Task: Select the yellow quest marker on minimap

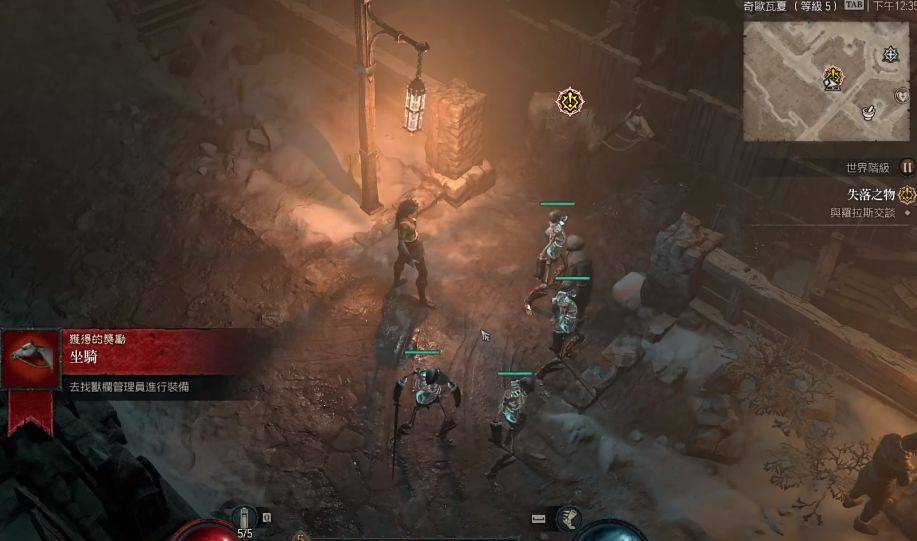Action: click(x=832, y=77)
